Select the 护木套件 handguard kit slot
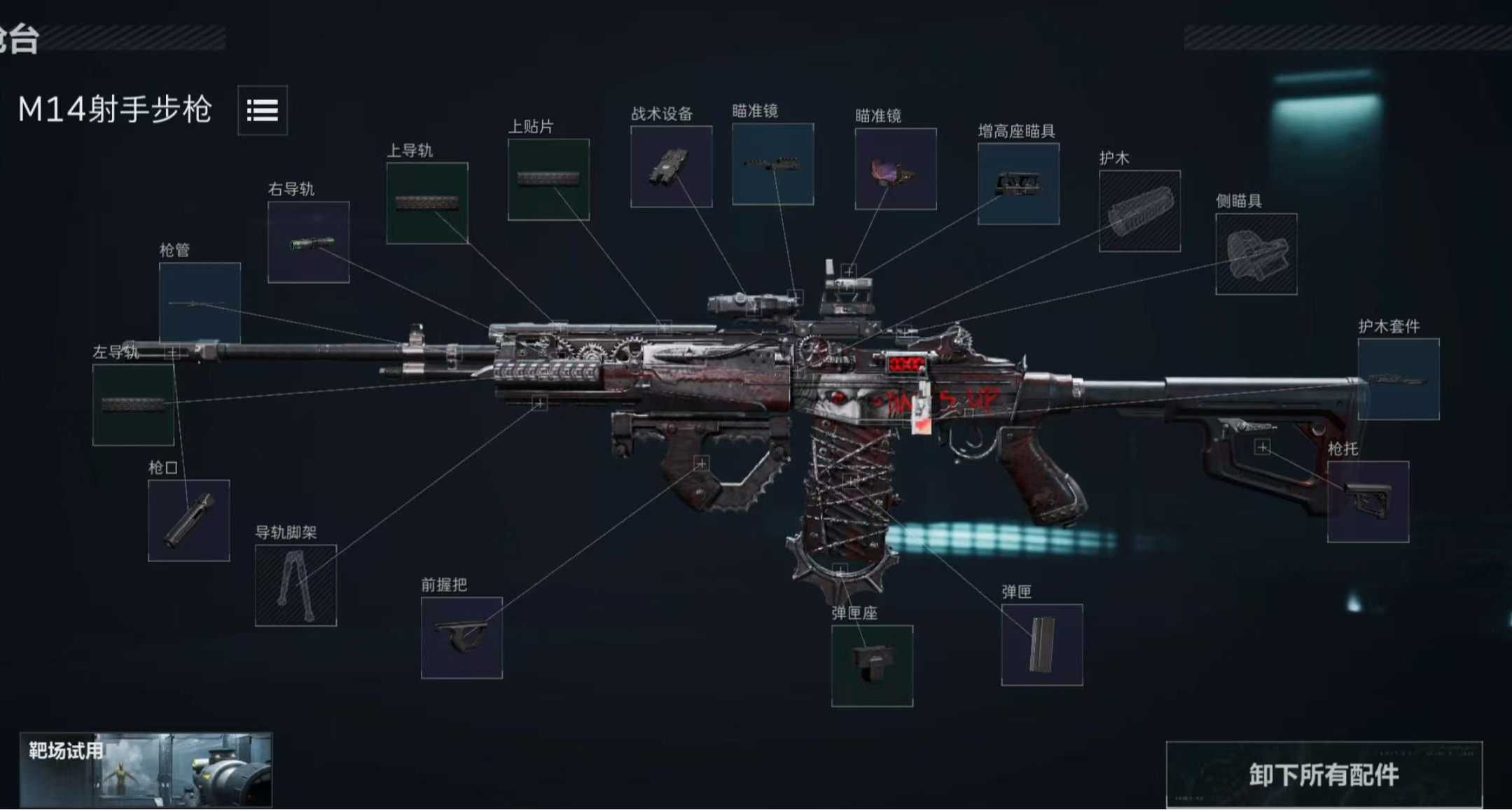The image size is (1512, 810). pyautogui.click(x=1398, y=379)
